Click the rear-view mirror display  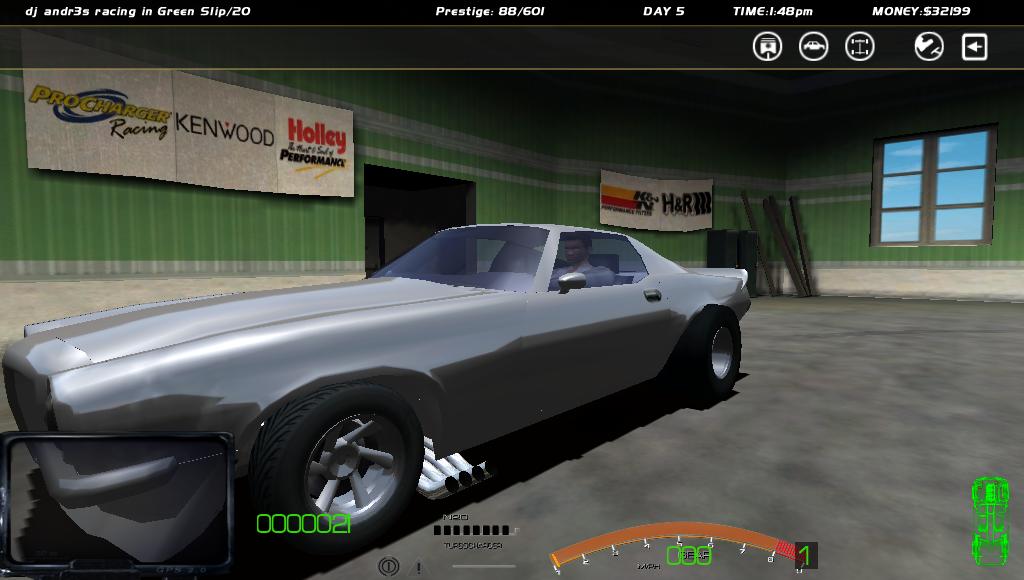[118, 497]
